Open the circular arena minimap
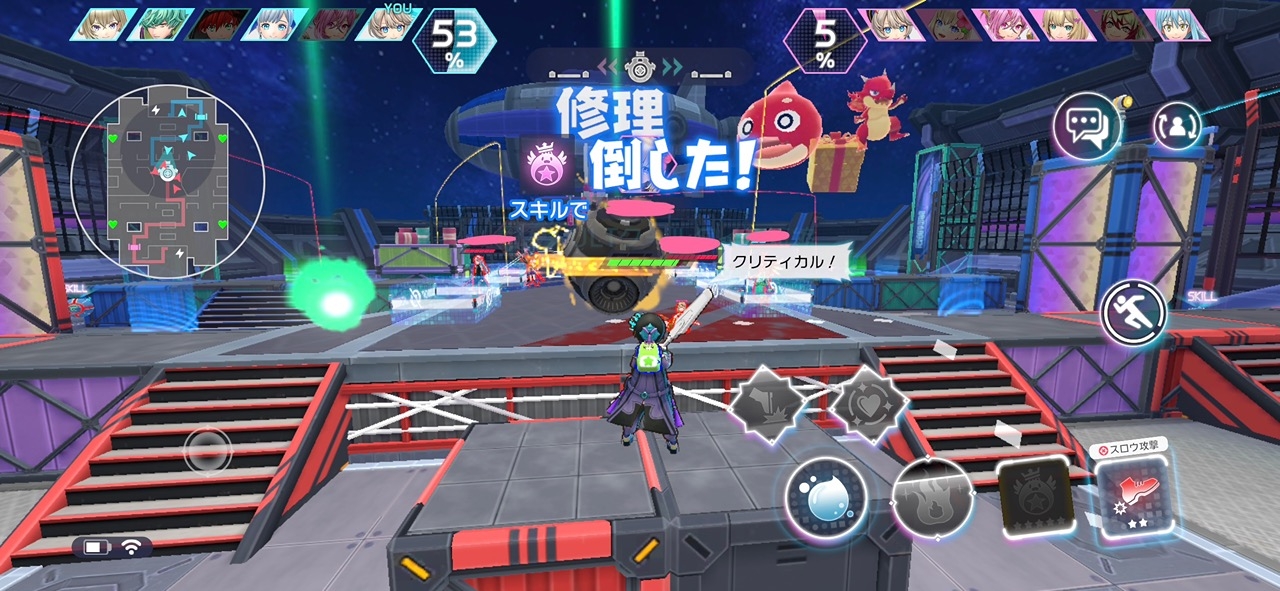The width and height of the screenshot is (1280, 591). 167,181
